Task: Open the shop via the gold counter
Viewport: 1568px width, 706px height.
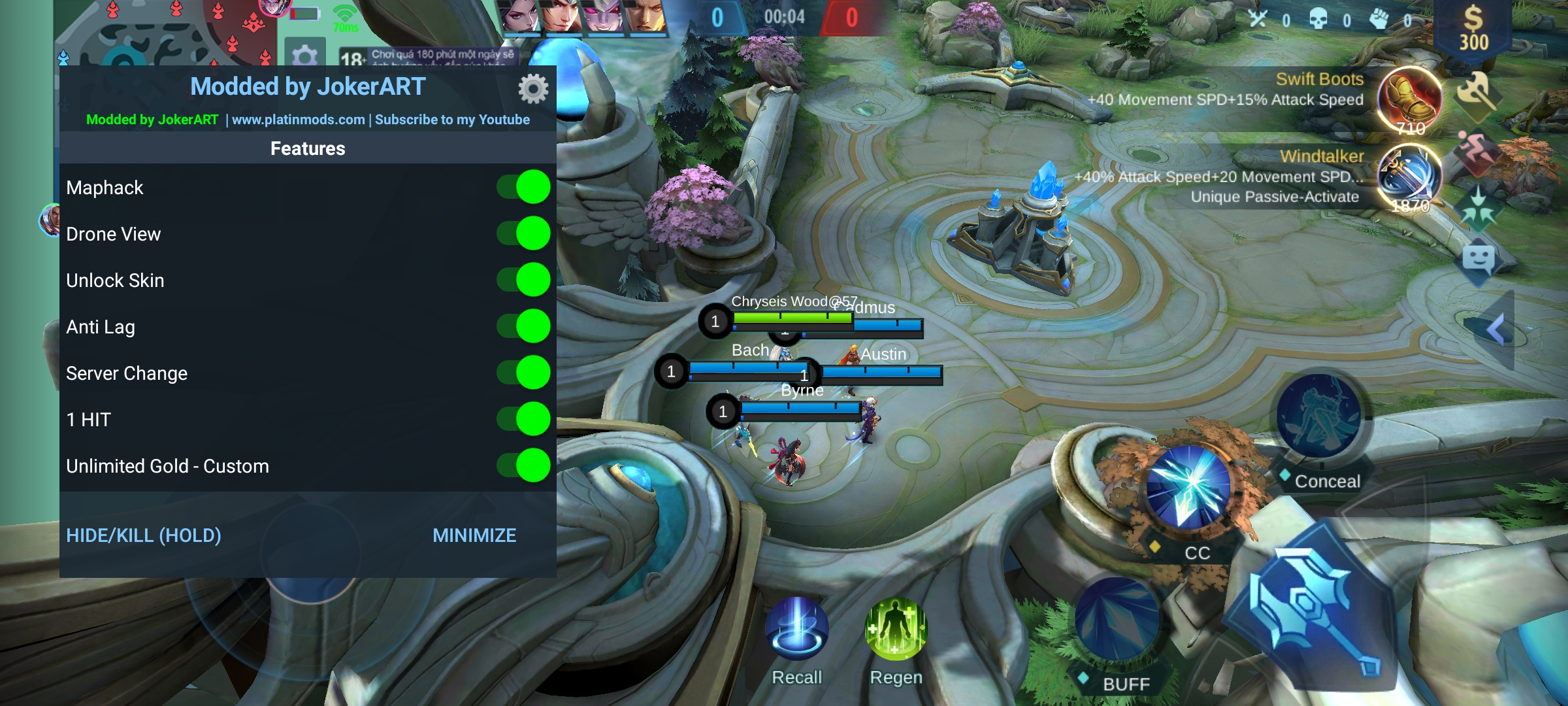Action: pos(1473,29)
